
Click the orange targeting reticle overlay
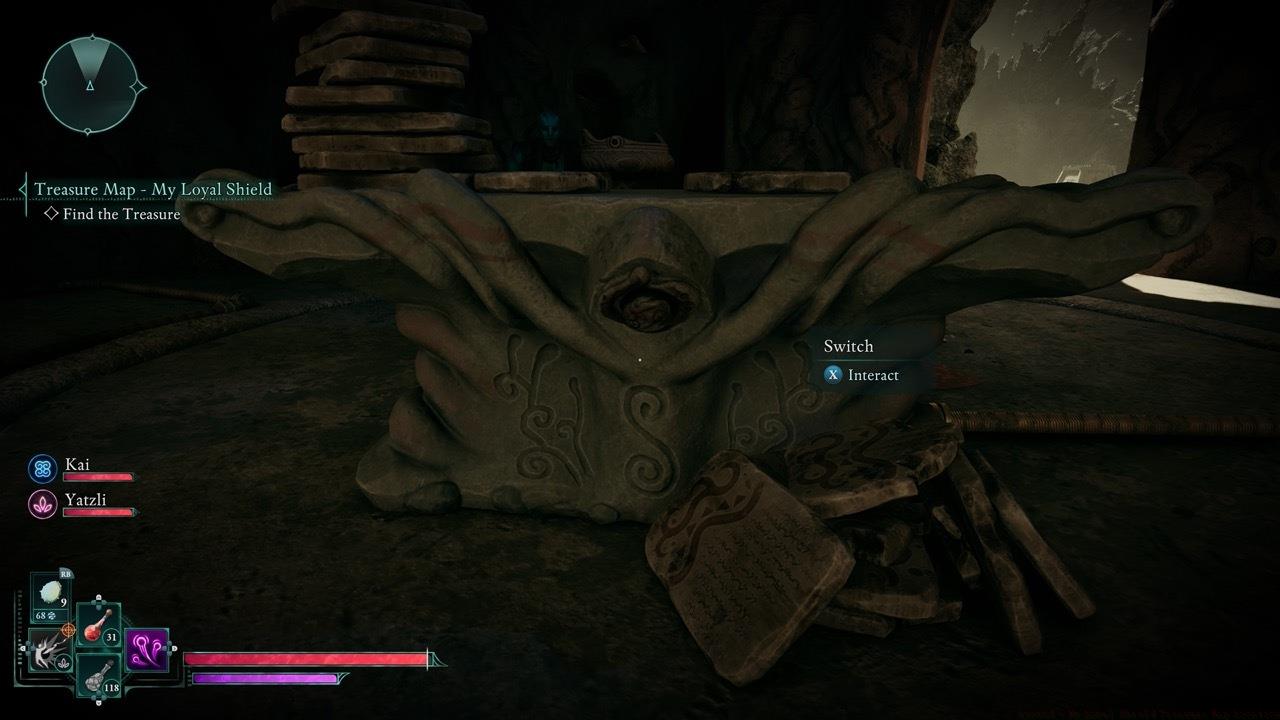(x=67, y=630)
